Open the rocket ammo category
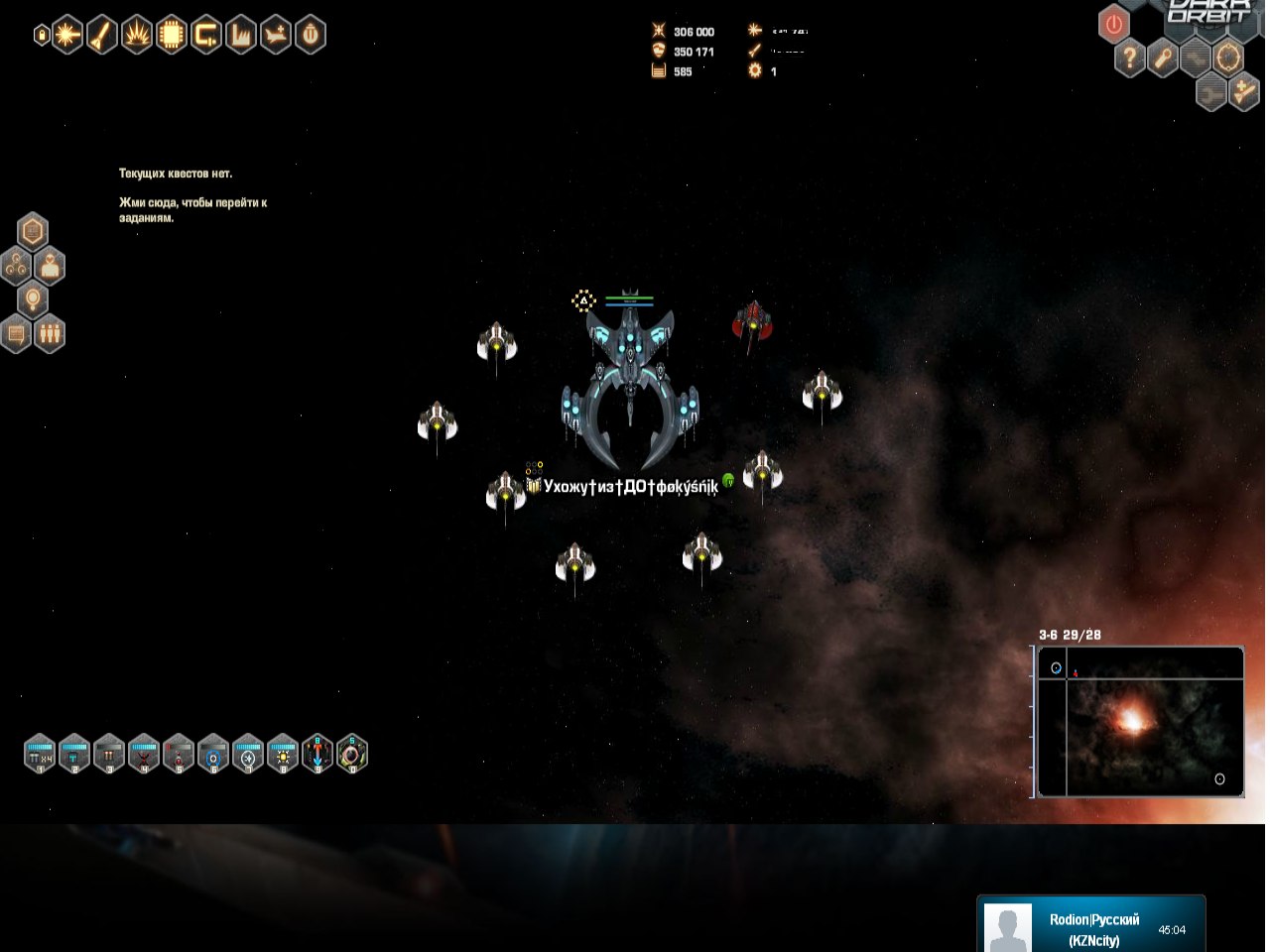Screen dimensions: 1270x952 pos(101,36)
